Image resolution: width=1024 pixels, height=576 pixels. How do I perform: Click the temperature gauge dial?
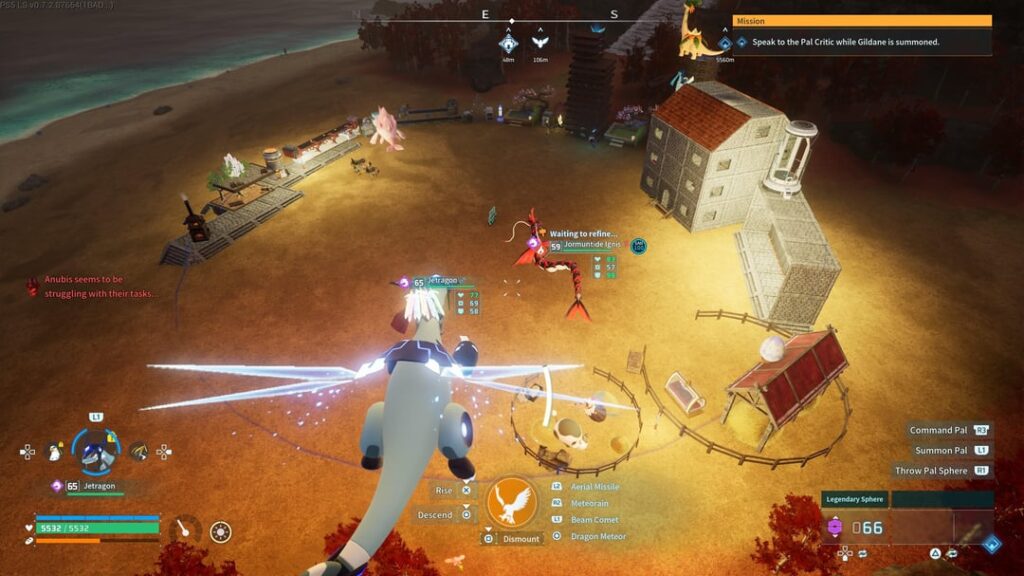click(x=183, y=528)
